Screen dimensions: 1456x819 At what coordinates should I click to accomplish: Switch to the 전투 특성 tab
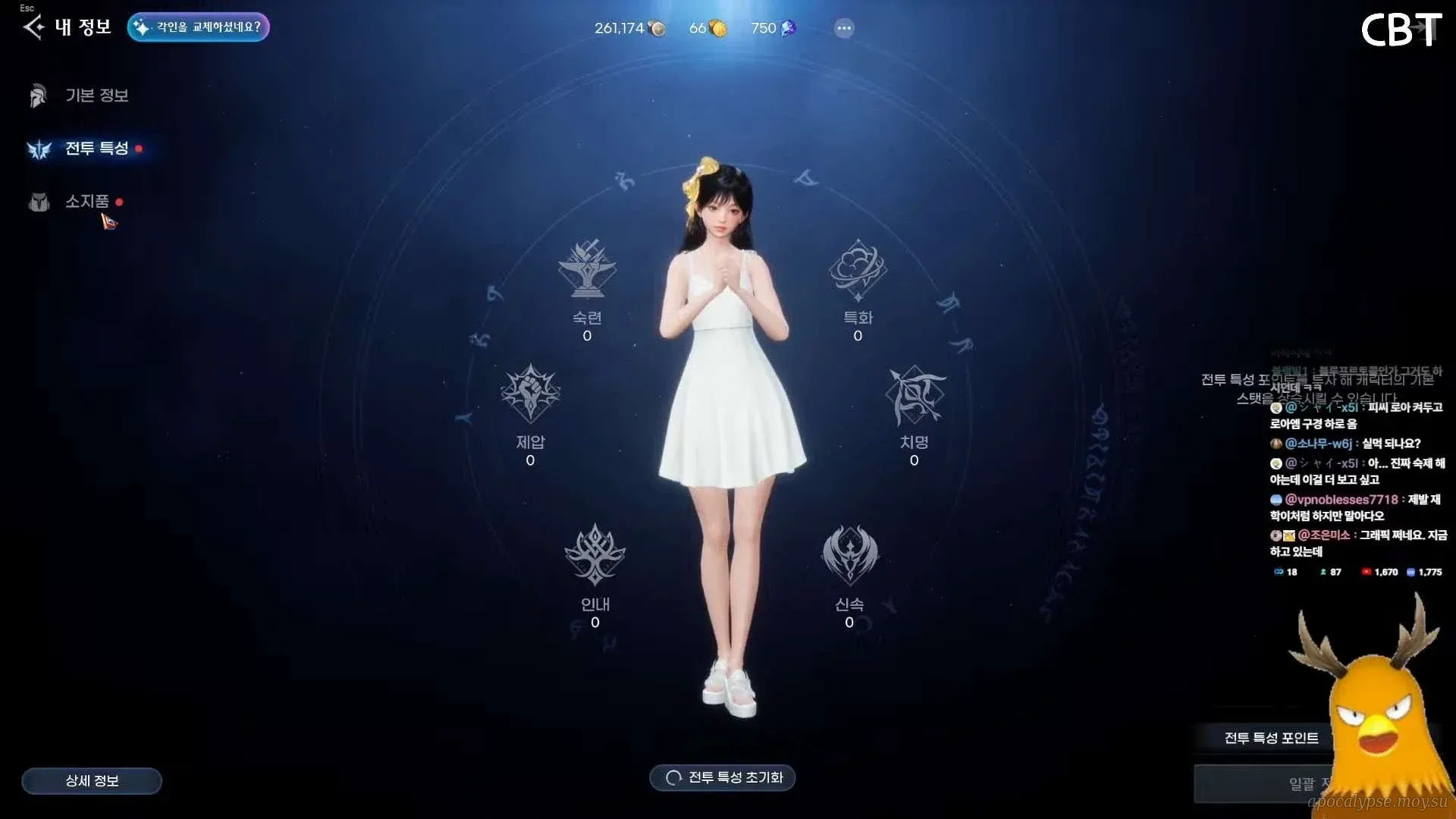coord(96,149)
